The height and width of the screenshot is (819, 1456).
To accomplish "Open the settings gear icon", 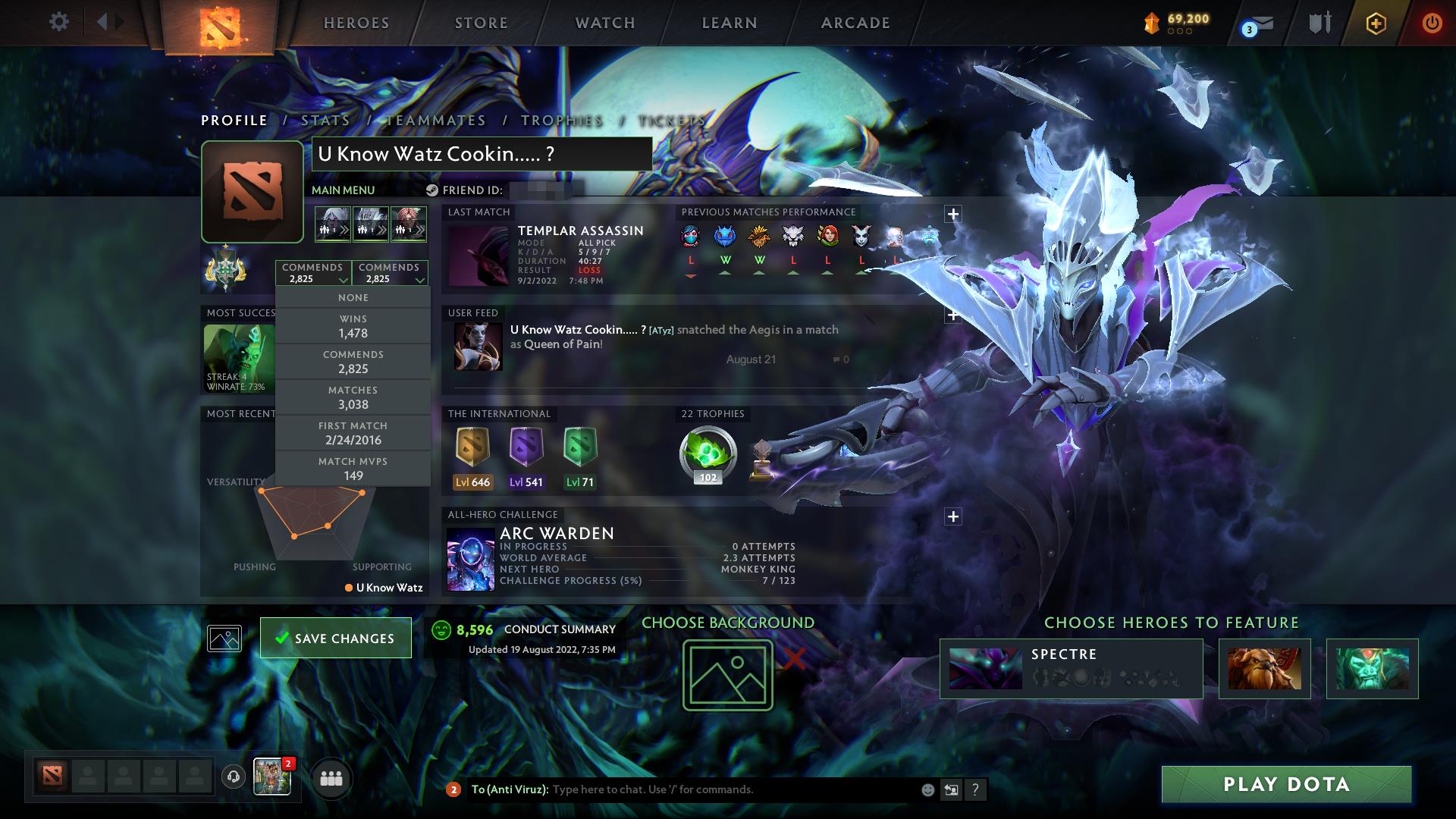I will [x=58, y=21].
